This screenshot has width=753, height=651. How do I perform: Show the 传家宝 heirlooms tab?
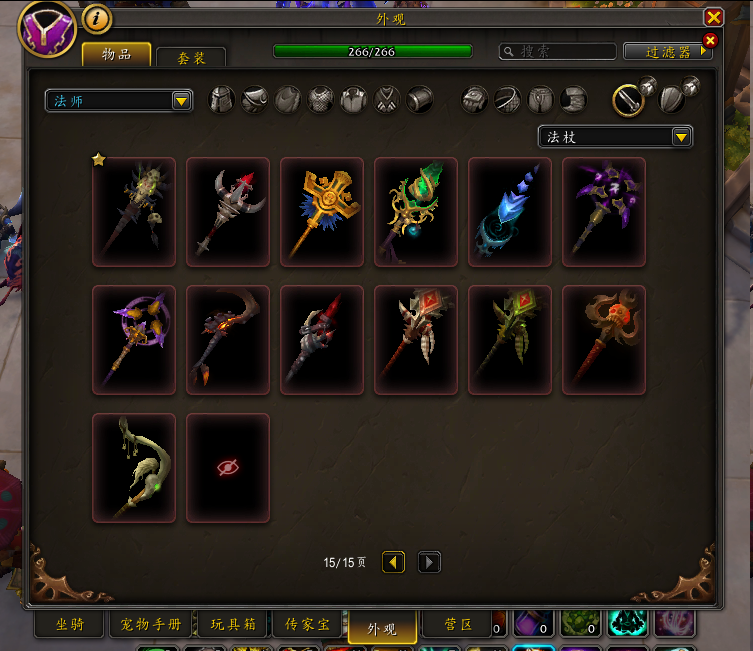(309, 625)
